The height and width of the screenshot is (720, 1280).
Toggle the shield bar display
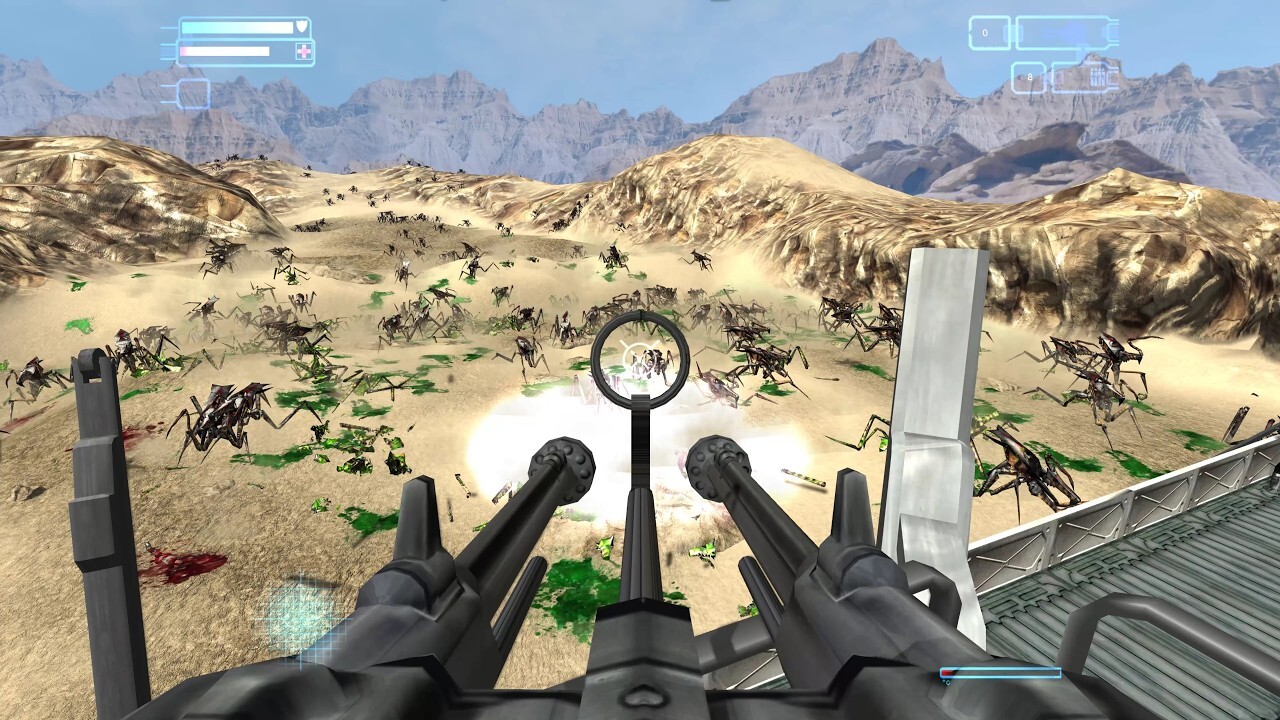click(235, 26)
